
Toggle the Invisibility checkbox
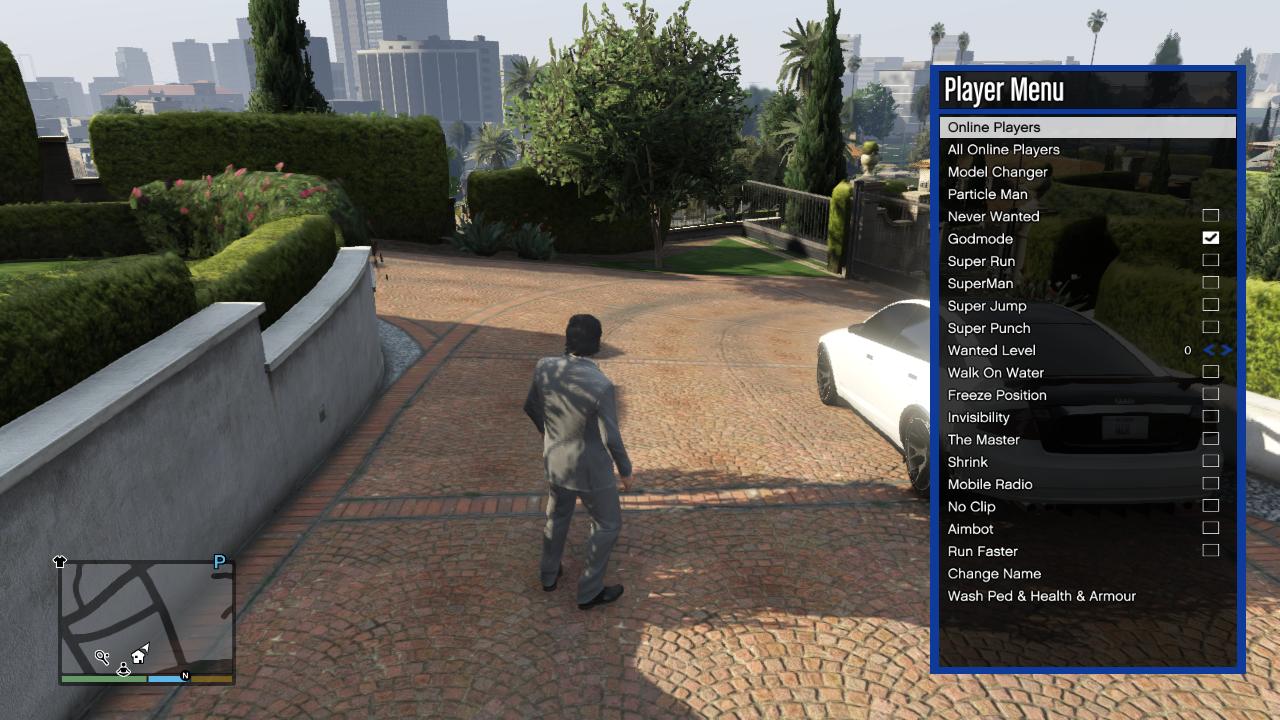1210,417
